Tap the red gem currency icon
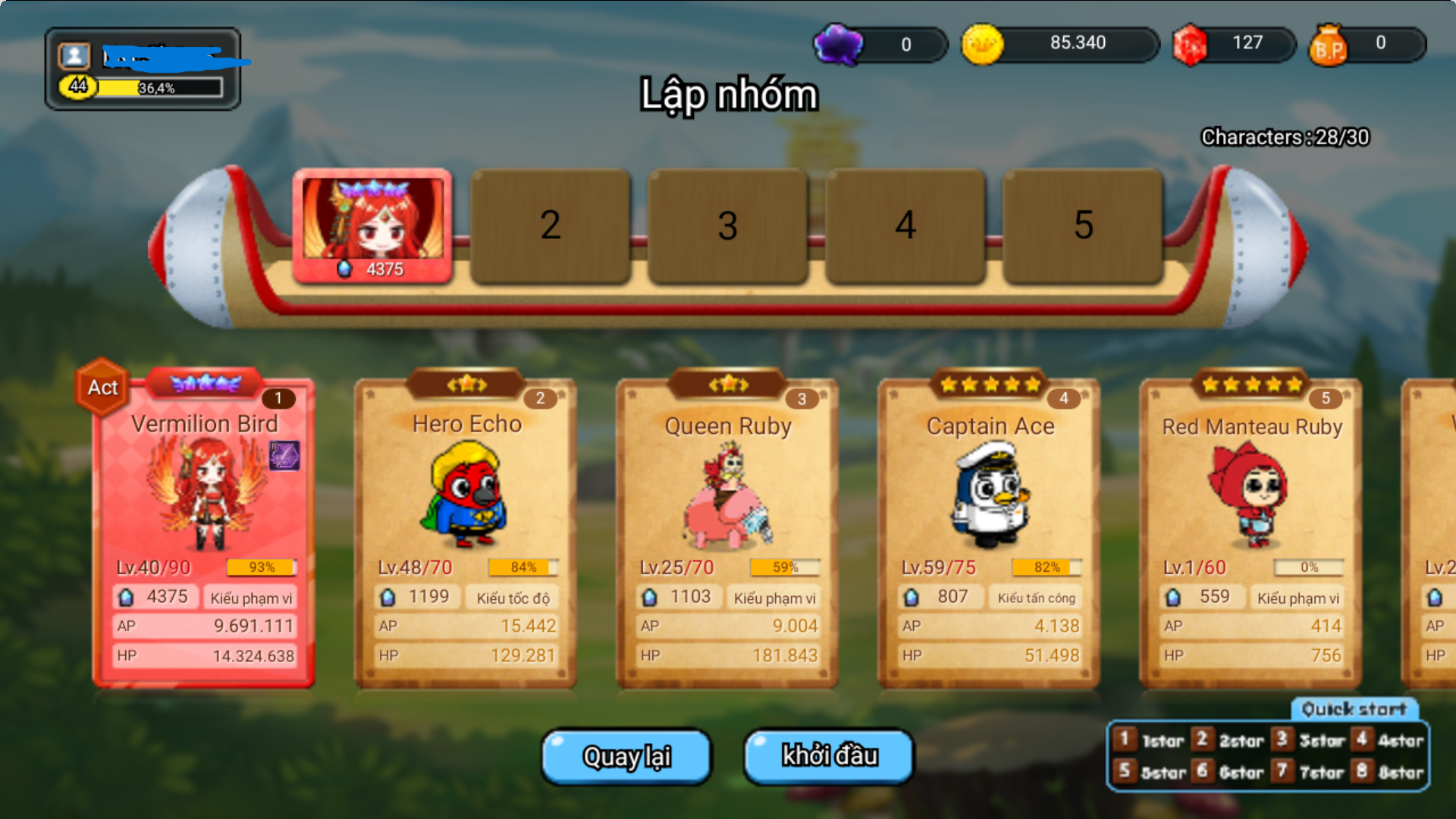Viewport: 1456px width, 819px height. click(x=1190, y=44)
